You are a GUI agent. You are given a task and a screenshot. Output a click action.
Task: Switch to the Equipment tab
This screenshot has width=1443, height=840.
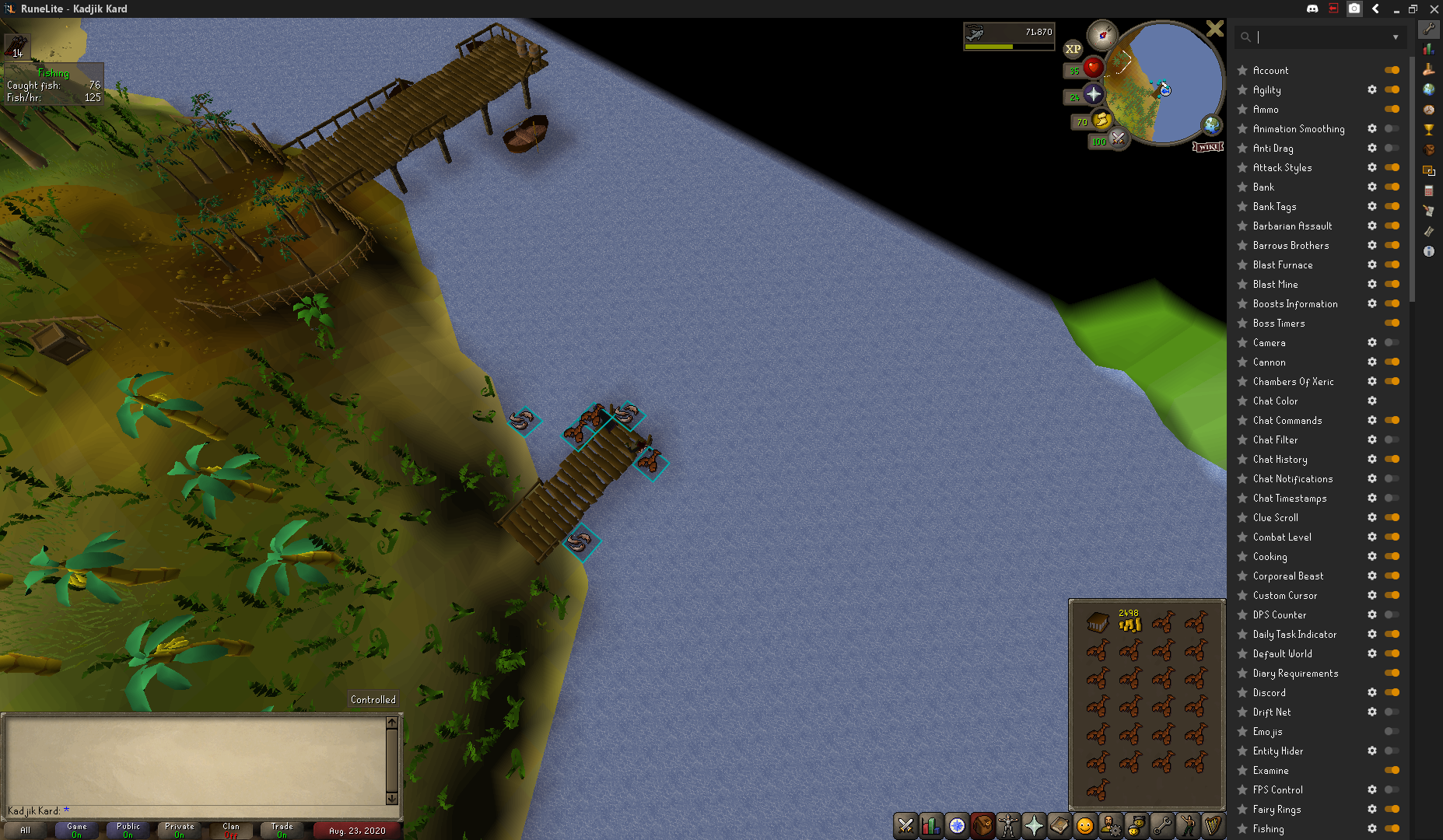tap(1007, 826)
